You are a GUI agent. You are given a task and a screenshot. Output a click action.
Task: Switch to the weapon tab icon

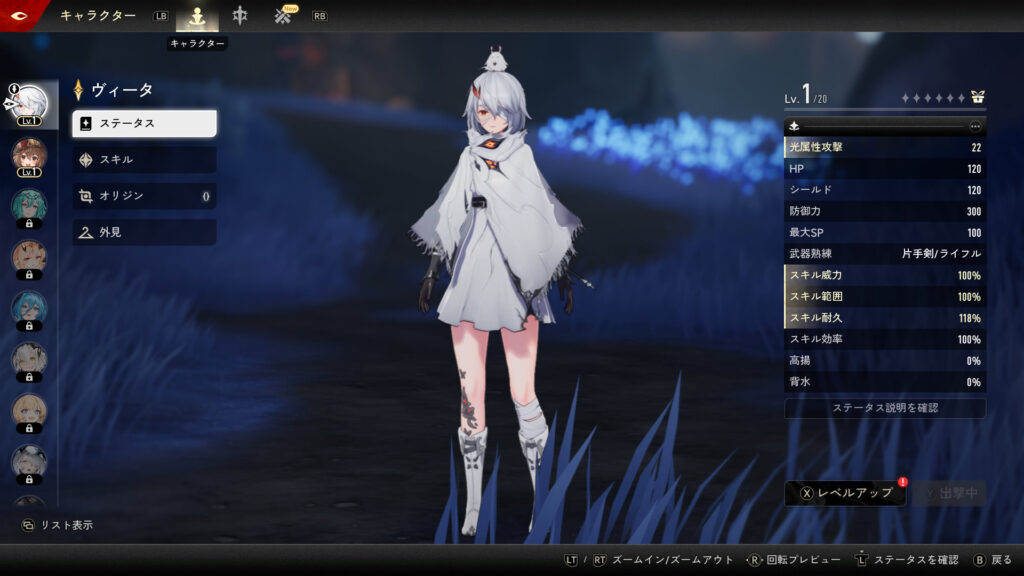pyautogui.click(x=240, y=16)
